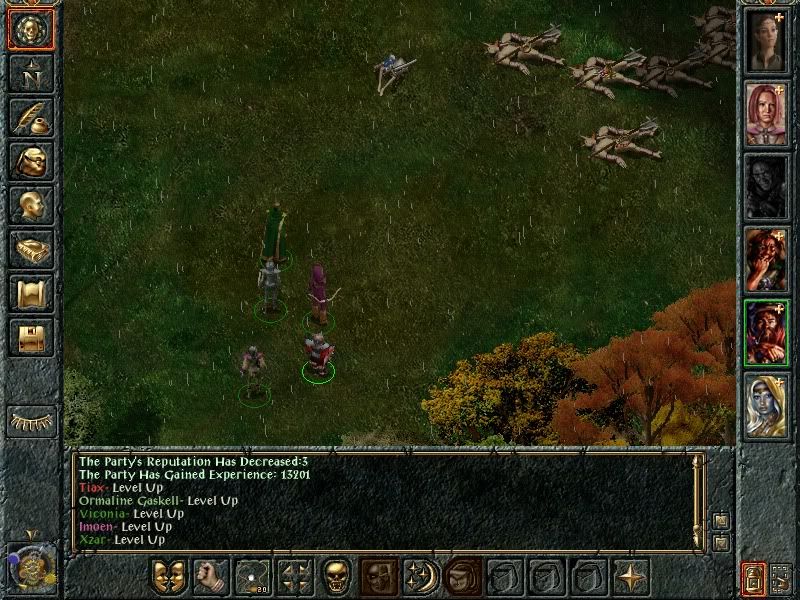
Task: Rest the party with the closed-eye button
Action: (31, 421)
